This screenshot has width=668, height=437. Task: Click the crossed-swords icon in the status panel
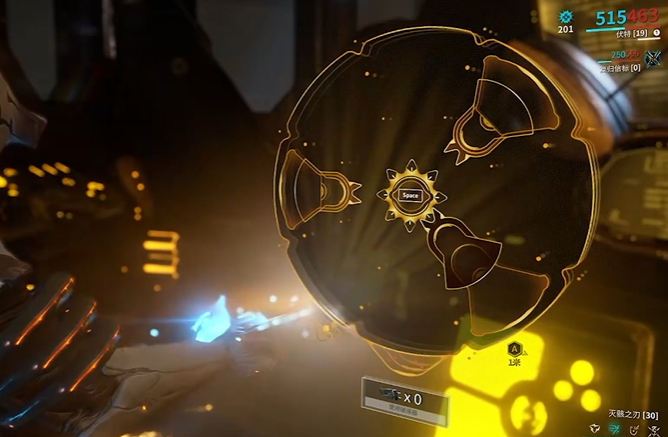click(653, 59)
